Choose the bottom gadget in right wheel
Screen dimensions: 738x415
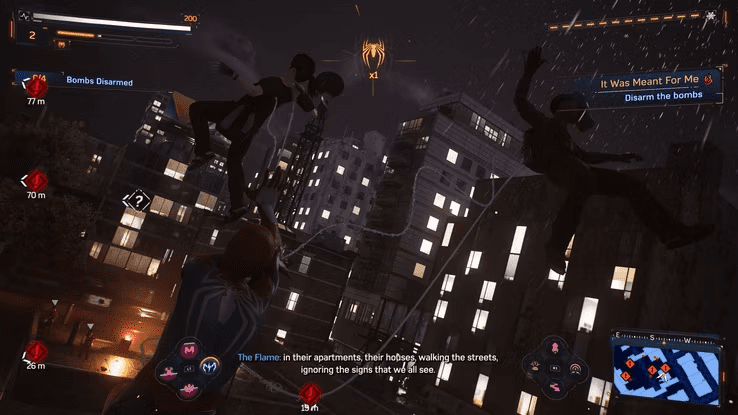coord(554,386)
